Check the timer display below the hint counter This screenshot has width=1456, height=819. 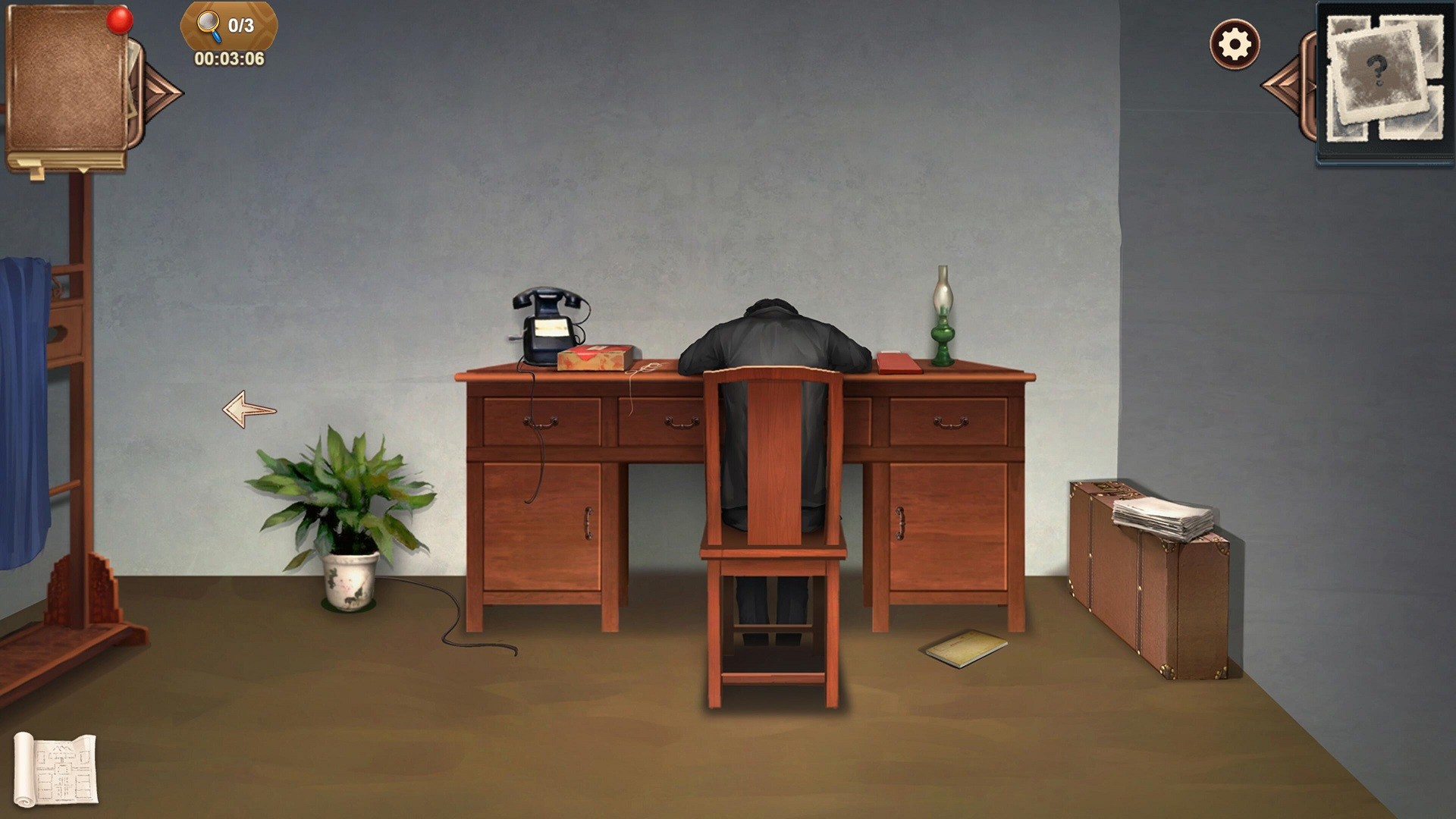[x=229, y=57]
